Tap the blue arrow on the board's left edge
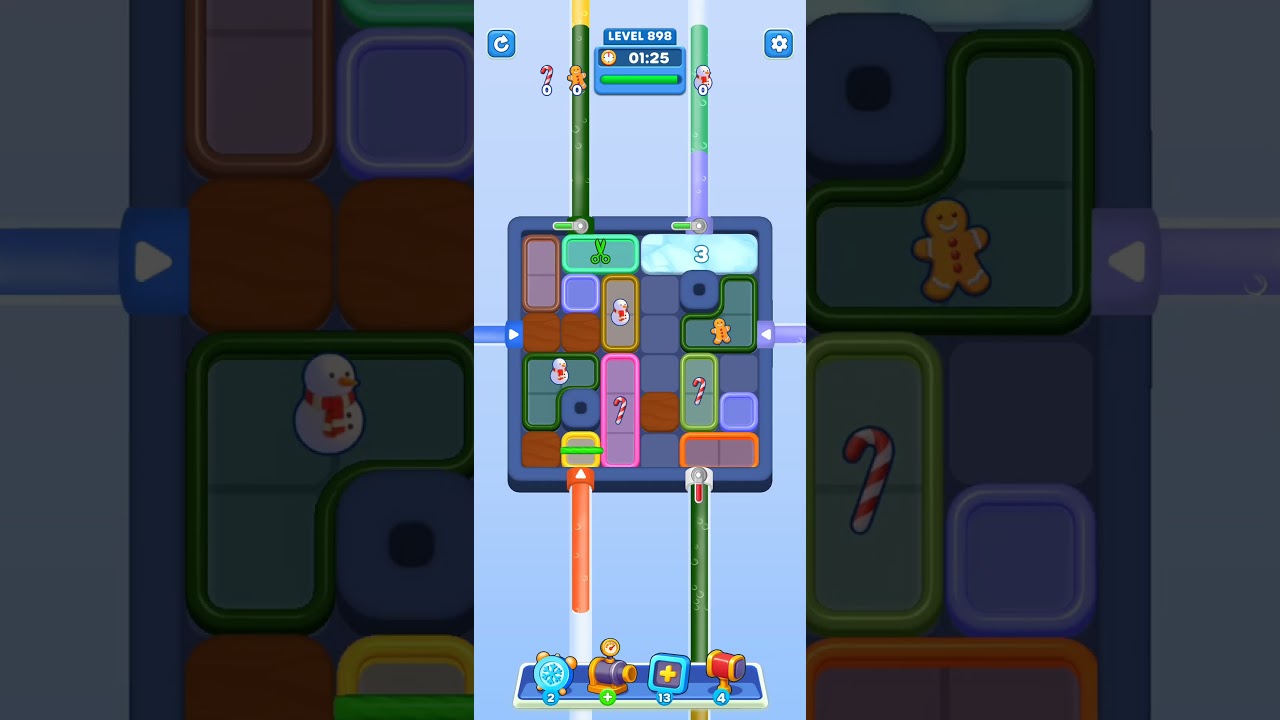Viewport: 1280px width, 720px height. [513, 335]
